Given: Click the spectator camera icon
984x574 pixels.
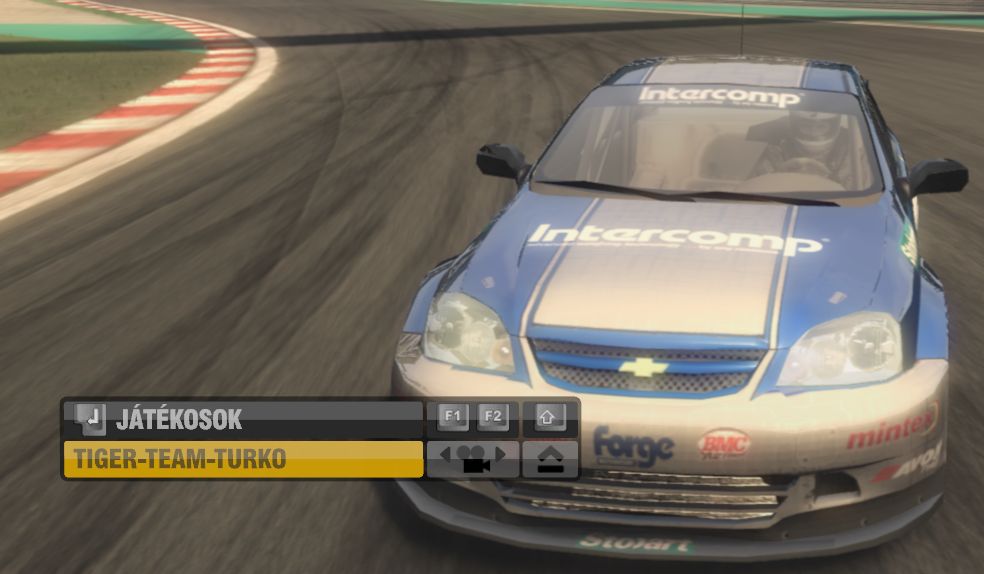Looking at the screenshot, I should click(x=472, y=460).
